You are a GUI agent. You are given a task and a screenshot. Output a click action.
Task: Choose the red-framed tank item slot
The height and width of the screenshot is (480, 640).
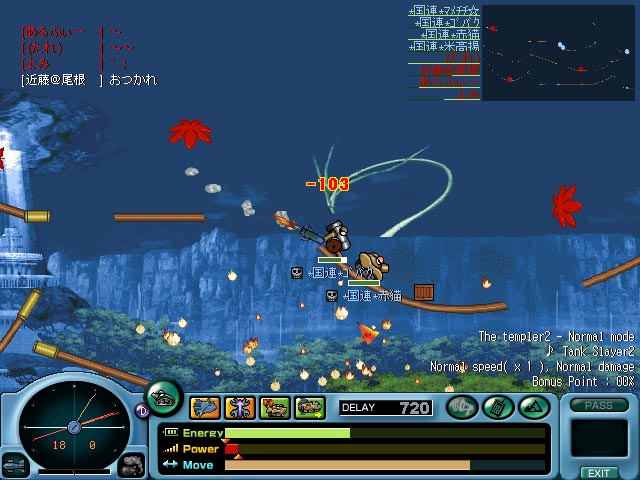click(275, 407)
